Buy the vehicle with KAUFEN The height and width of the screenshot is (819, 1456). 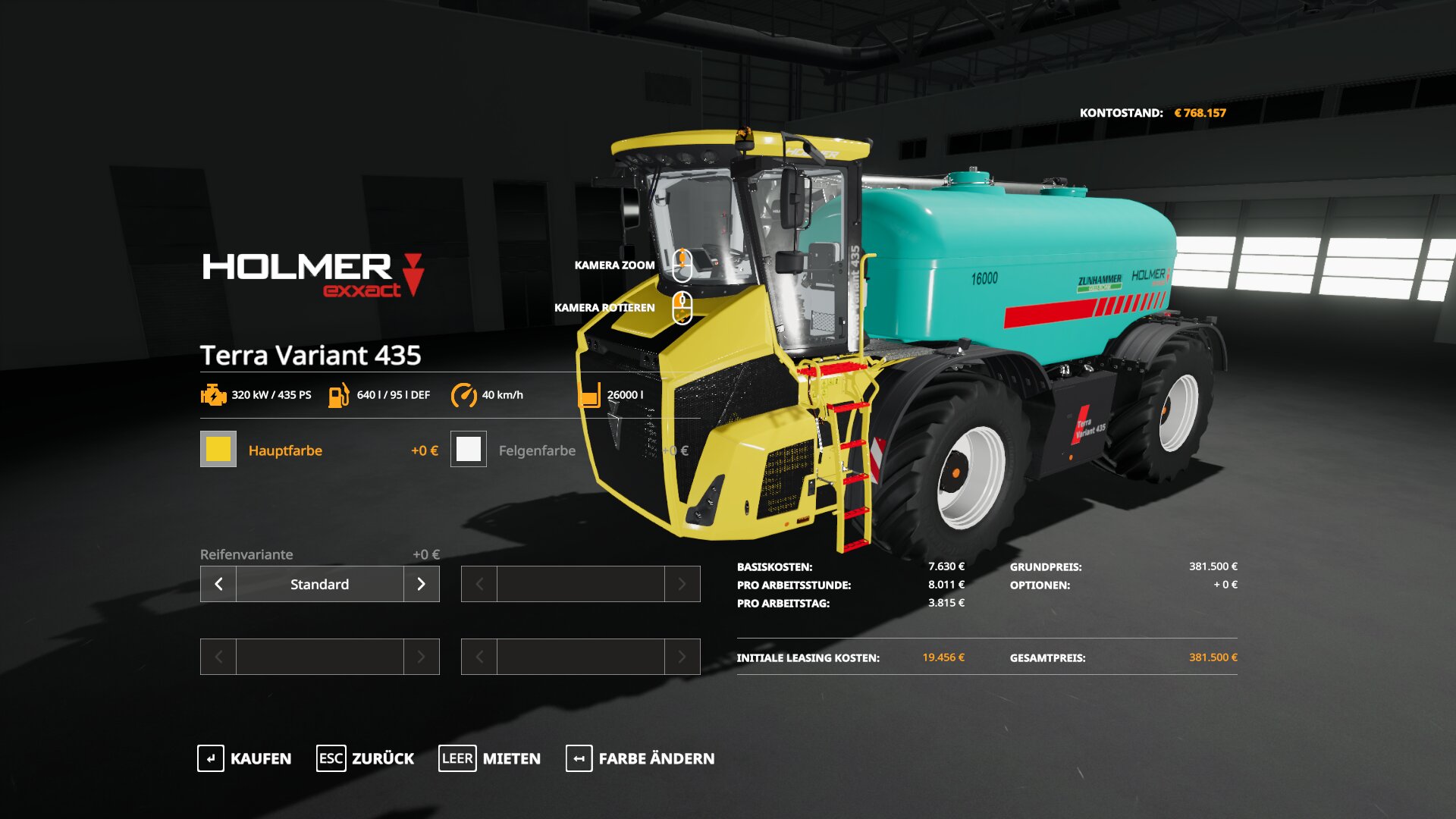[244, 758]
